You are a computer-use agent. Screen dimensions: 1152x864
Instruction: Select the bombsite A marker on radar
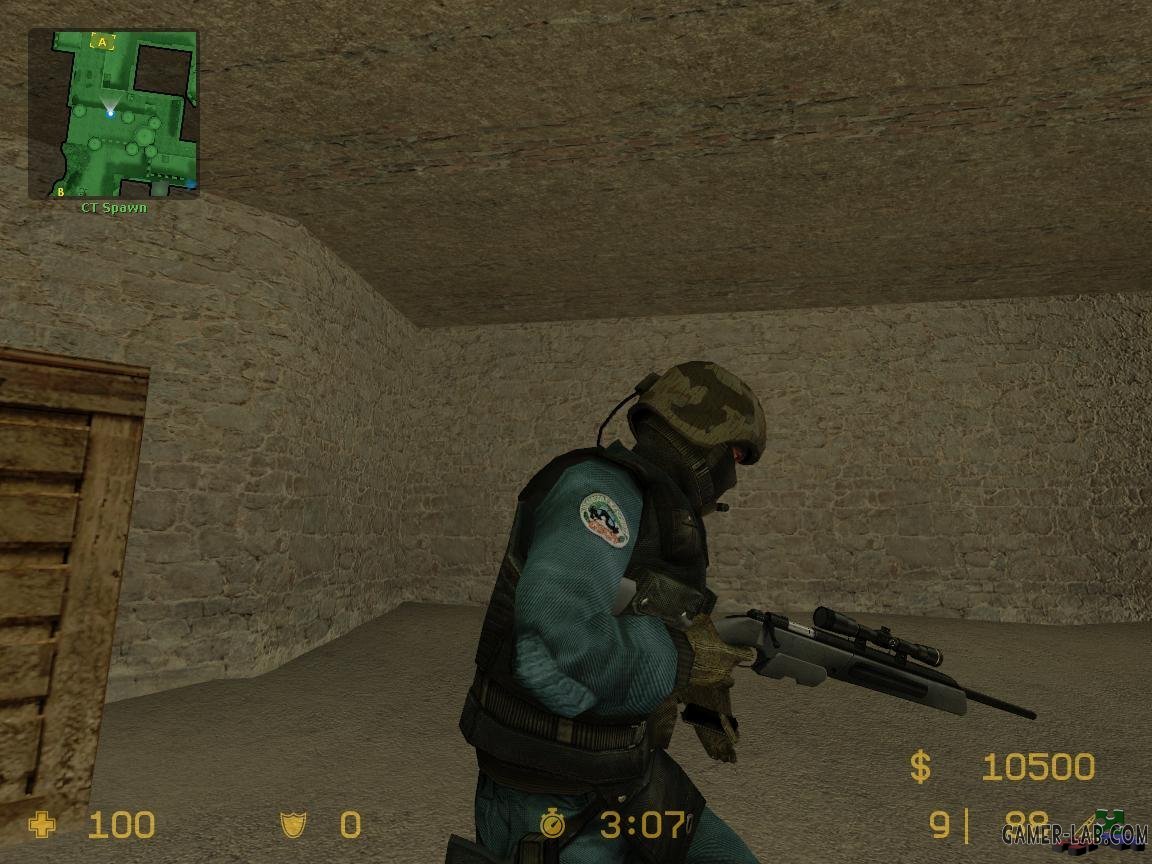[102, 42]
